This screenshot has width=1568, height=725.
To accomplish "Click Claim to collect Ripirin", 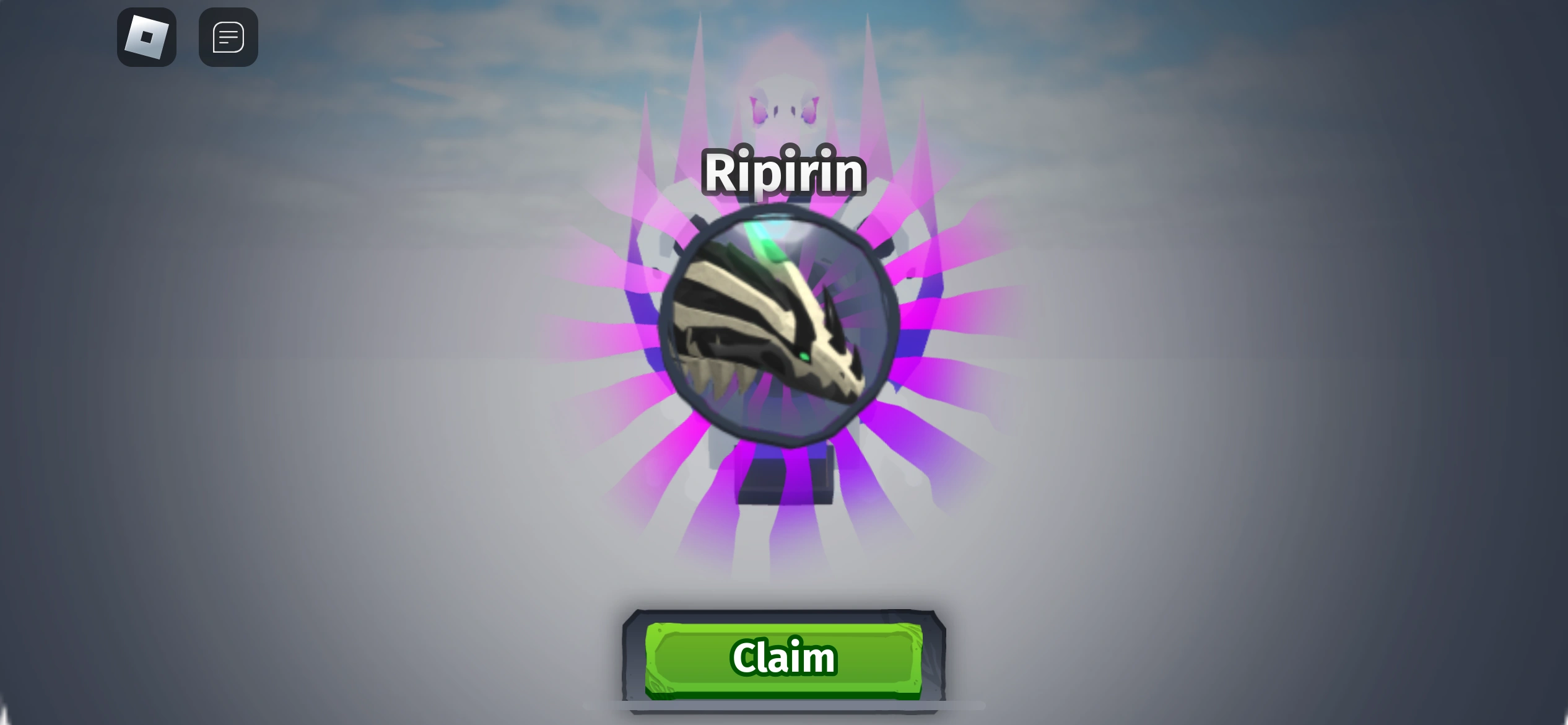I will [x=782, y=658].
